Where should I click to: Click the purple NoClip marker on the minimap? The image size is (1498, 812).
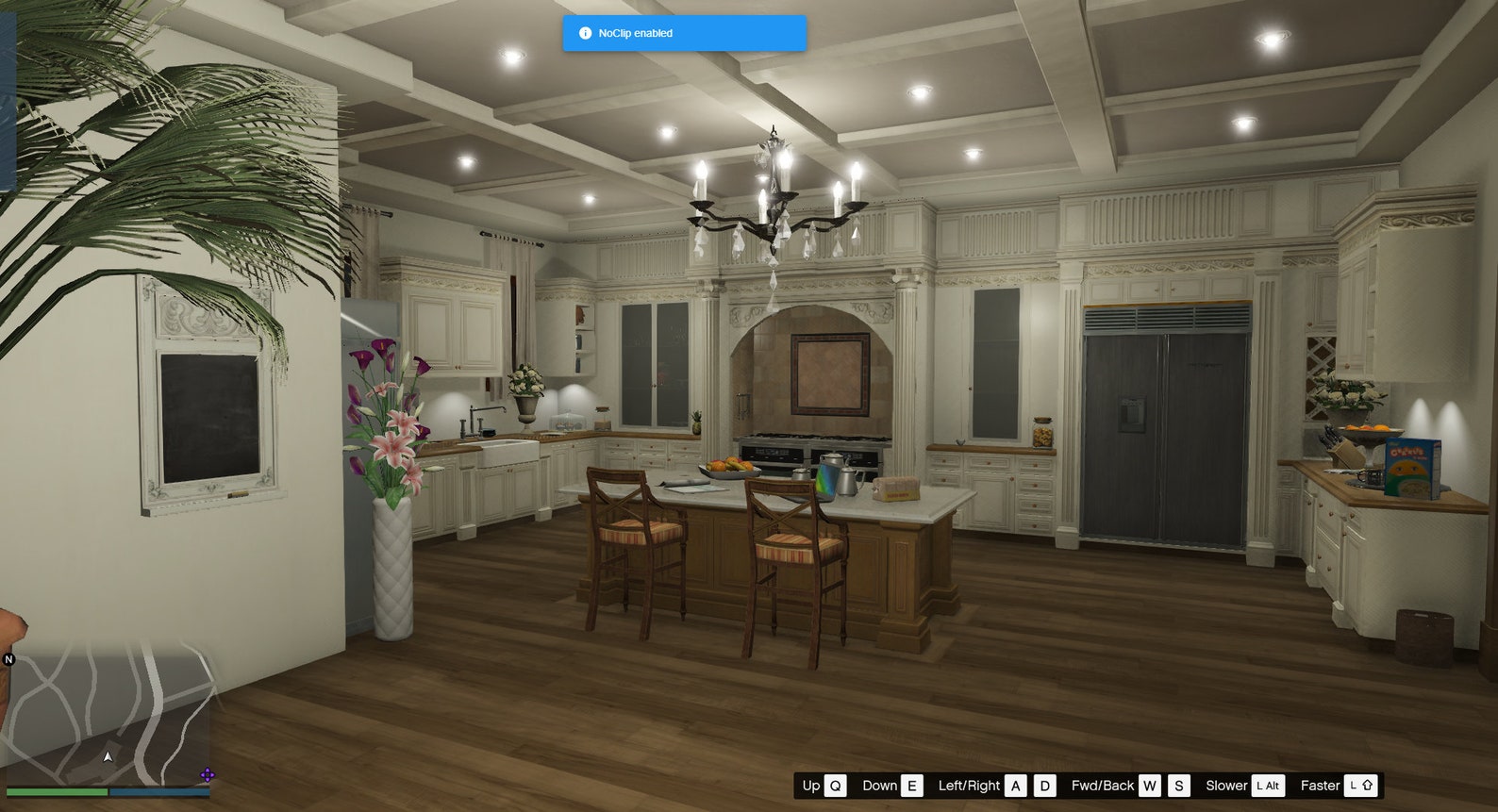click(208, 775)
